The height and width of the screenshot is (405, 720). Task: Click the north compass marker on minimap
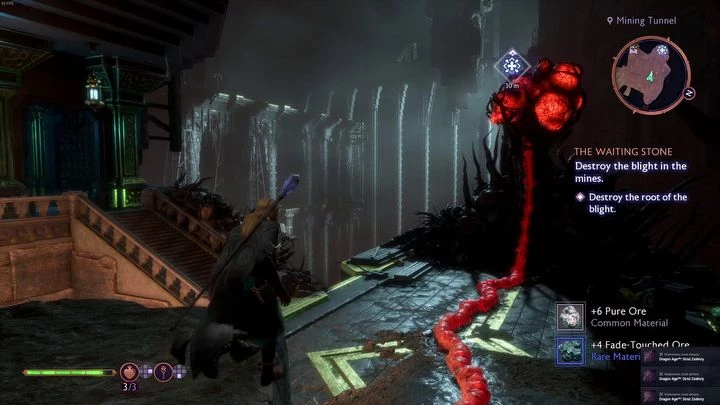coord(690,93)
